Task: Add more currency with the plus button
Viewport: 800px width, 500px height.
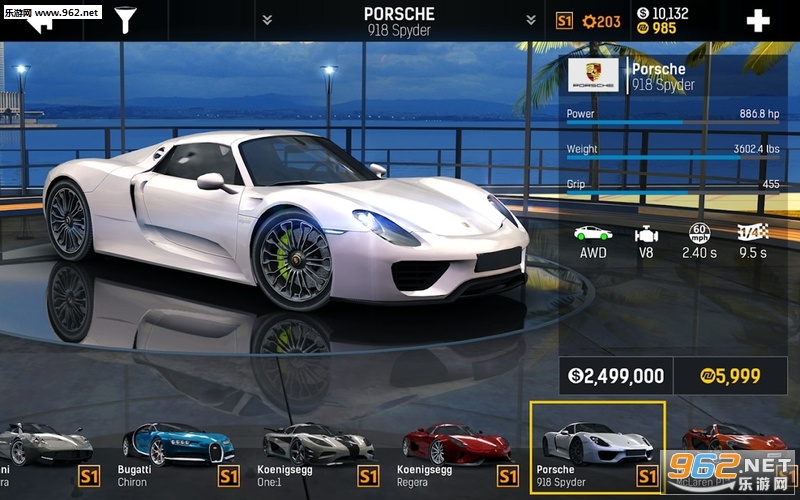Action: (758, 21)
